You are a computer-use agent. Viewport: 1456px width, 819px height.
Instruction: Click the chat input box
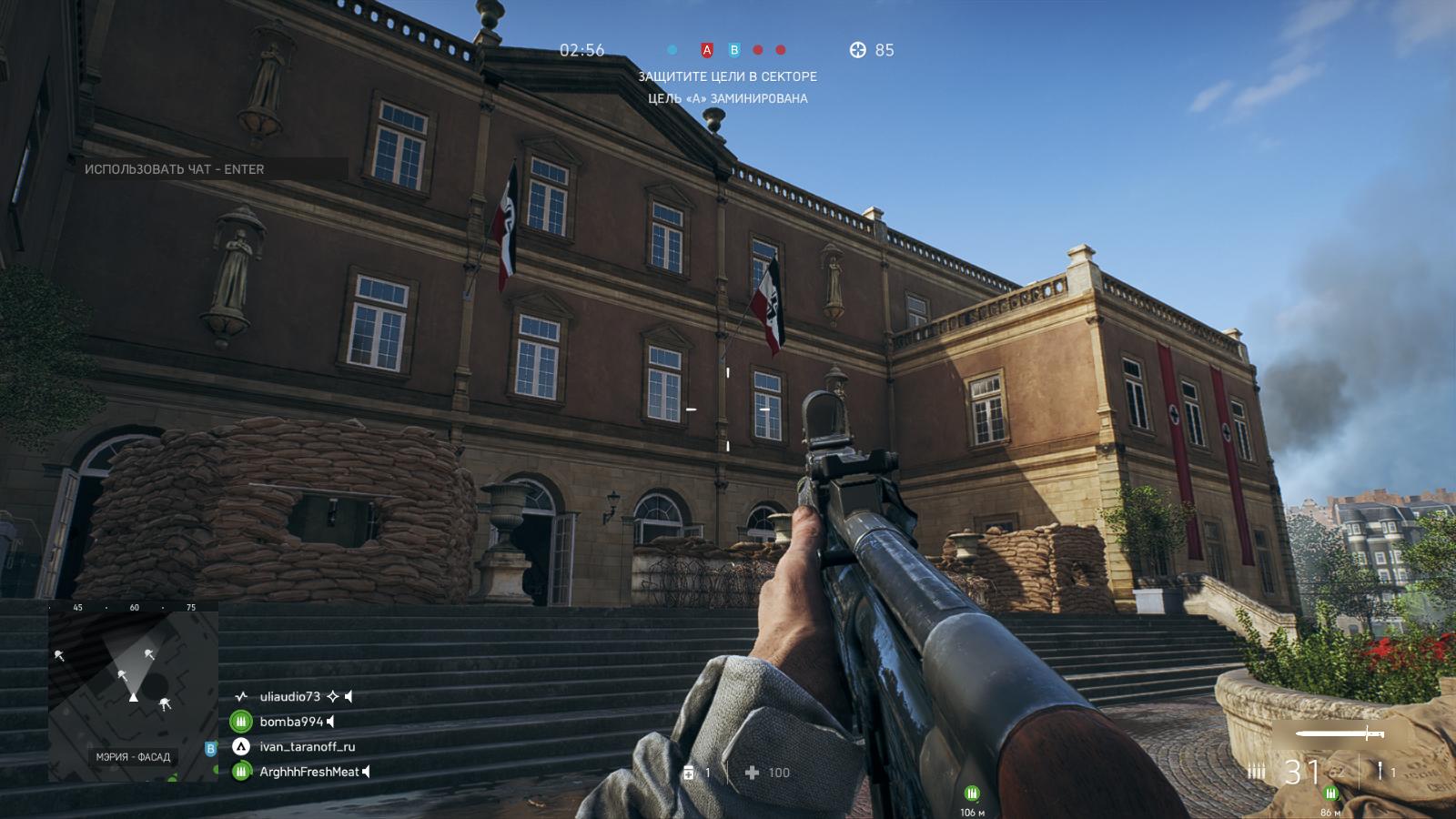pyautogui.click(x=211, y=169)
